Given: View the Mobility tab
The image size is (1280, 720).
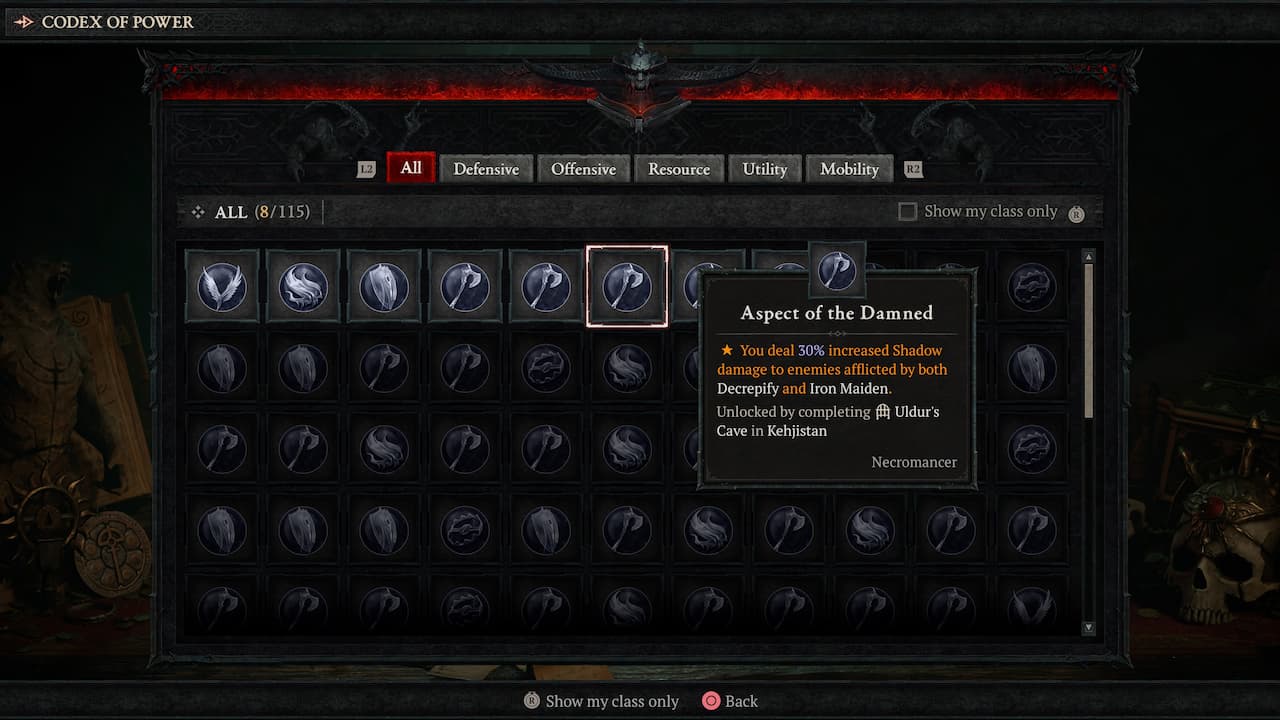Looking at the screenshot, I should (849, 169).
